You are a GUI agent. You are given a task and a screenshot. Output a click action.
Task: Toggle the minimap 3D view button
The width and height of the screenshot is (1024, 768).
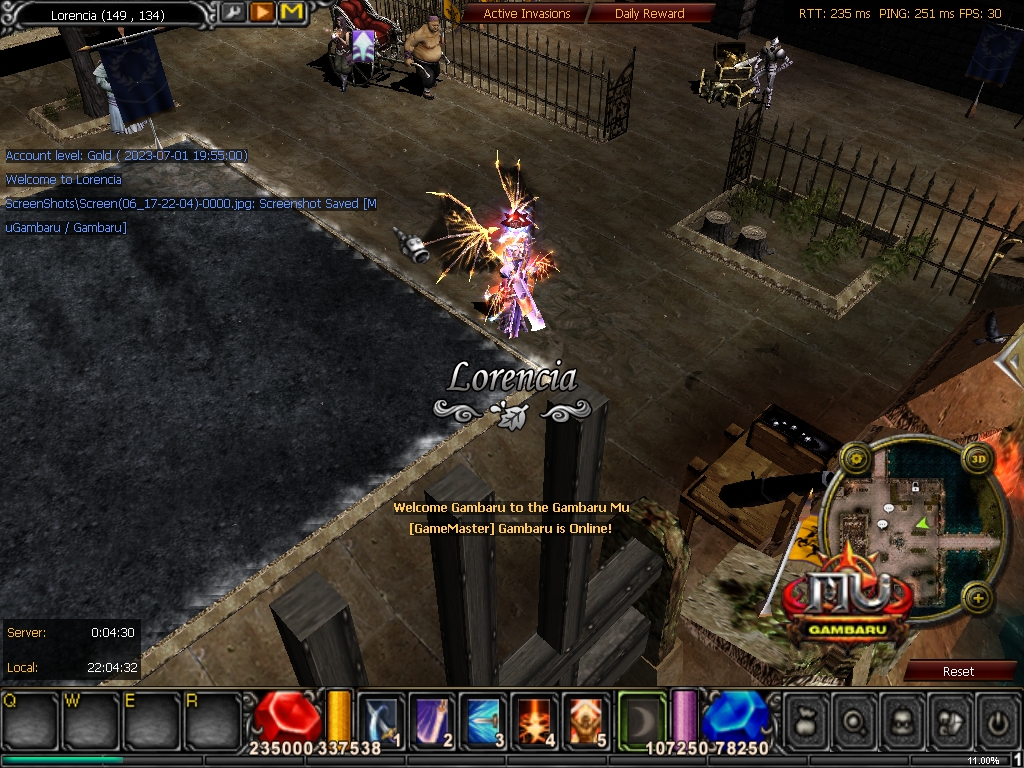coord(978,459)
